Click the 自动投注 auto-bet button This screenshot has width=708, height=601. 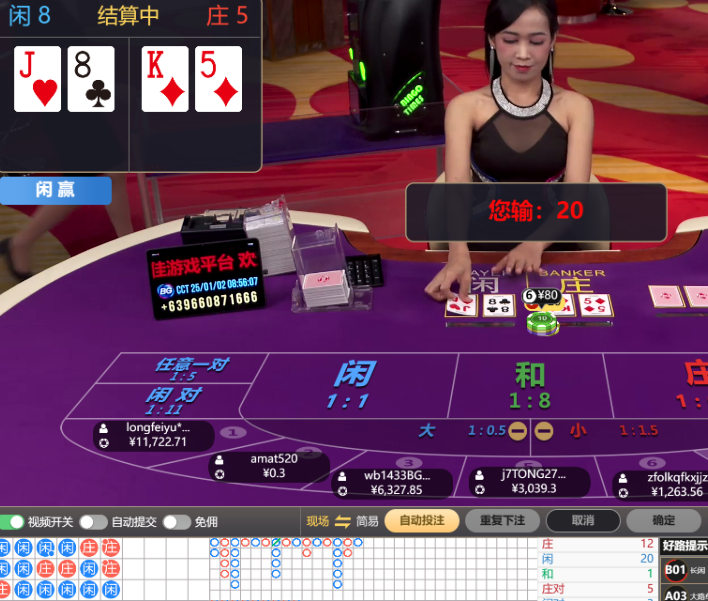(421, 521)
